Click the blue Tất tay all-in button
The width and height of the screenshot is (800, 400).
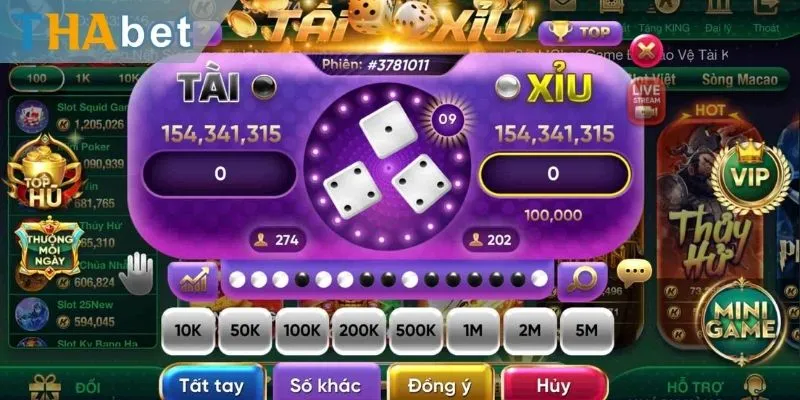tap(213, 383)
